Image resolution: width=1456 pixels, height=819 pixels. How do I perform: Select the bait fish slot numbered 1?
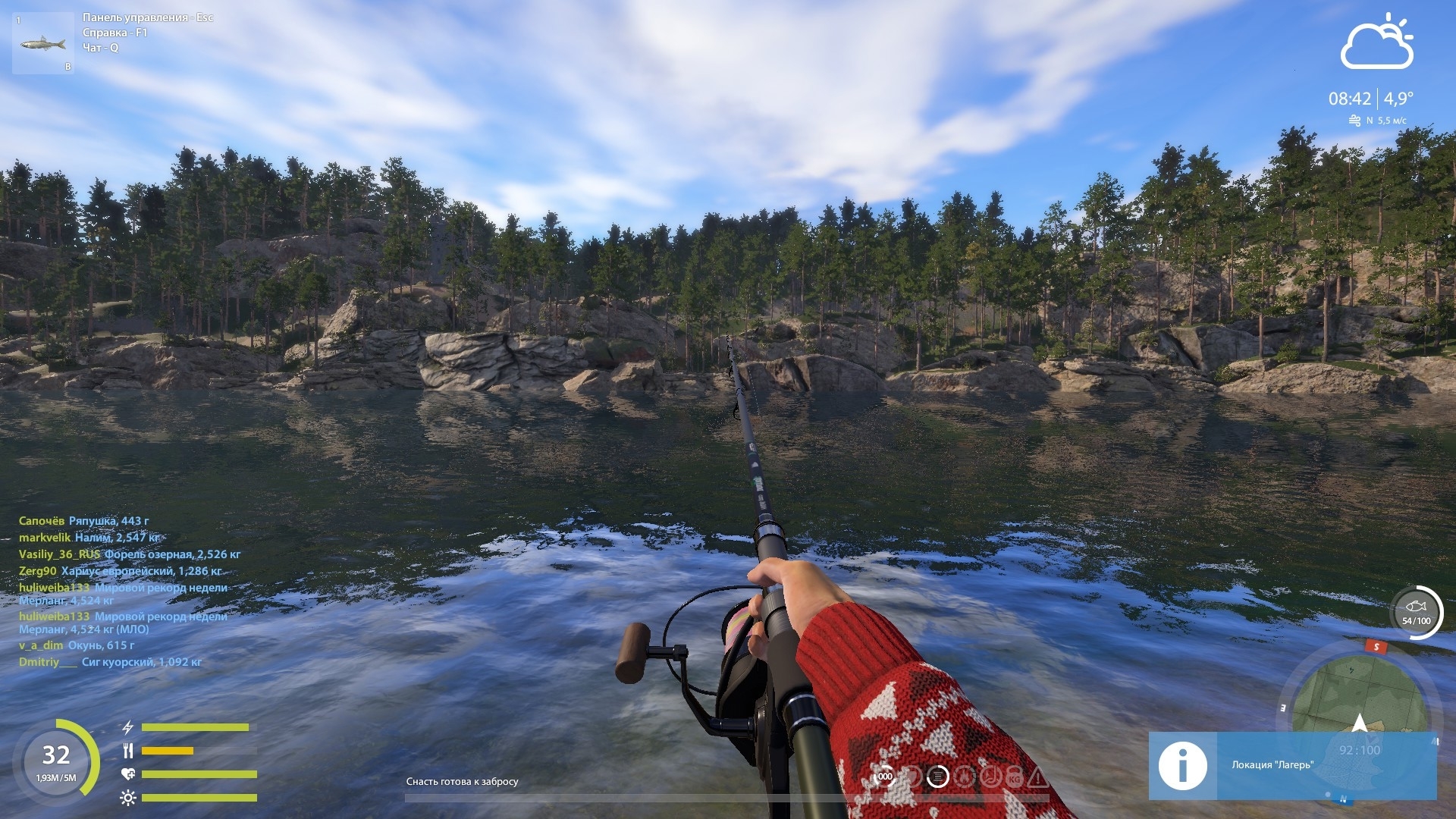[x=43, y=43]
